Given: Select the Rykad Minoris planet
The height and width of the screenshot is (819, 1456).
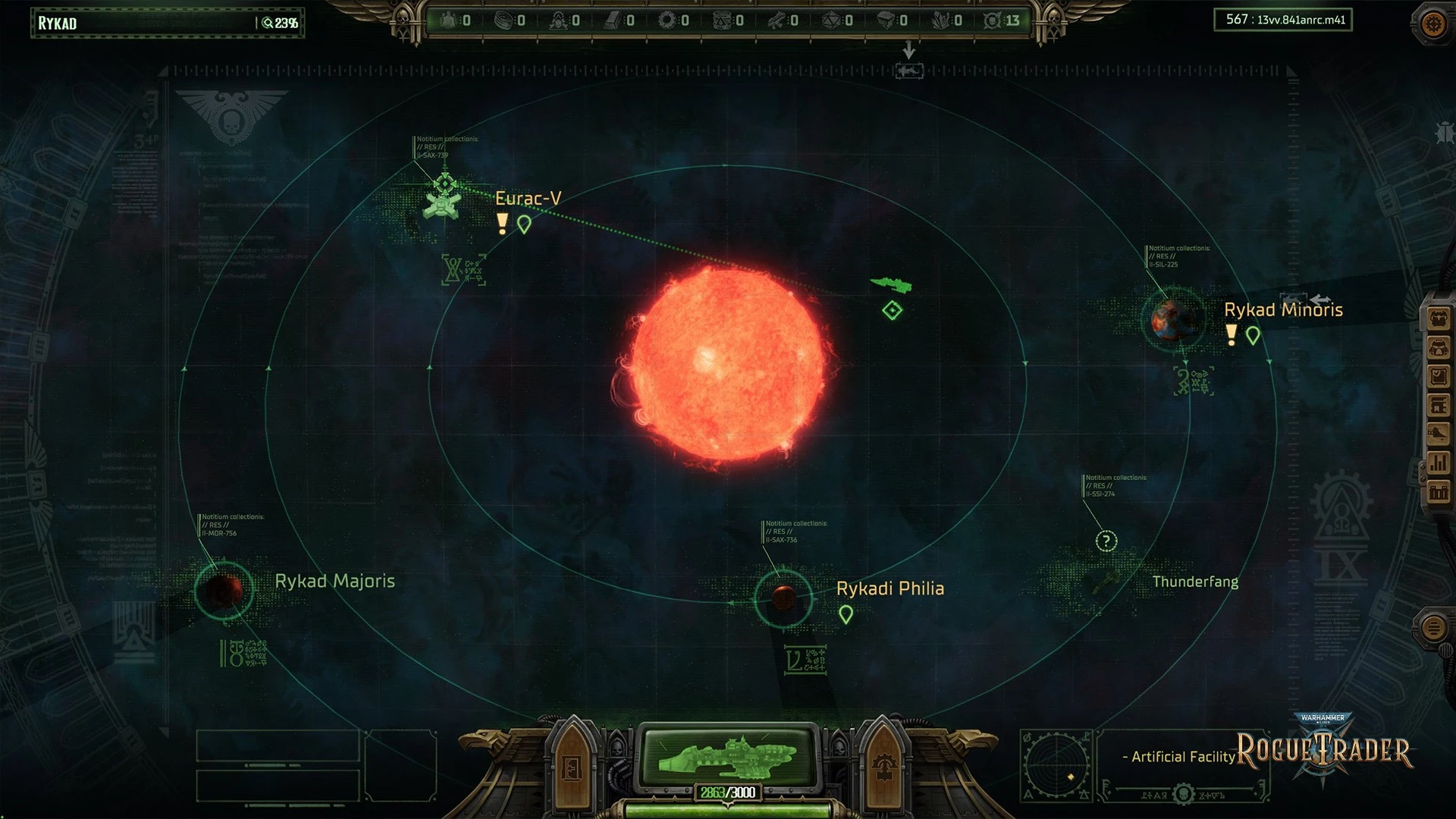Looking at the screenshot, I should pos(1172,319).
